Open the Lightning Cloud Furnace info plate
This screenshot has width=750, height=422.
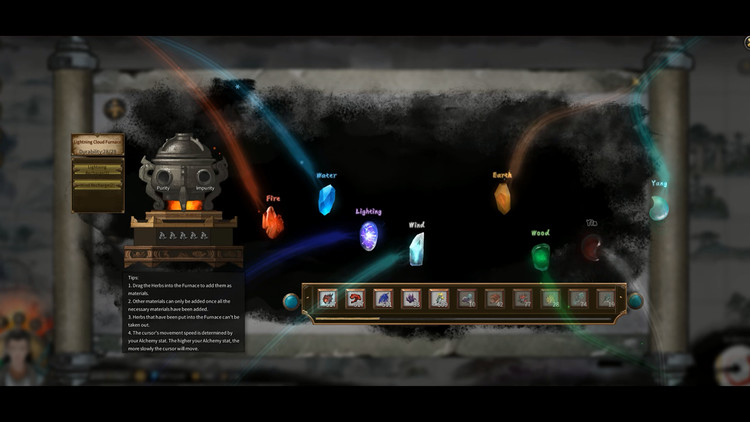tap(97, 143)
